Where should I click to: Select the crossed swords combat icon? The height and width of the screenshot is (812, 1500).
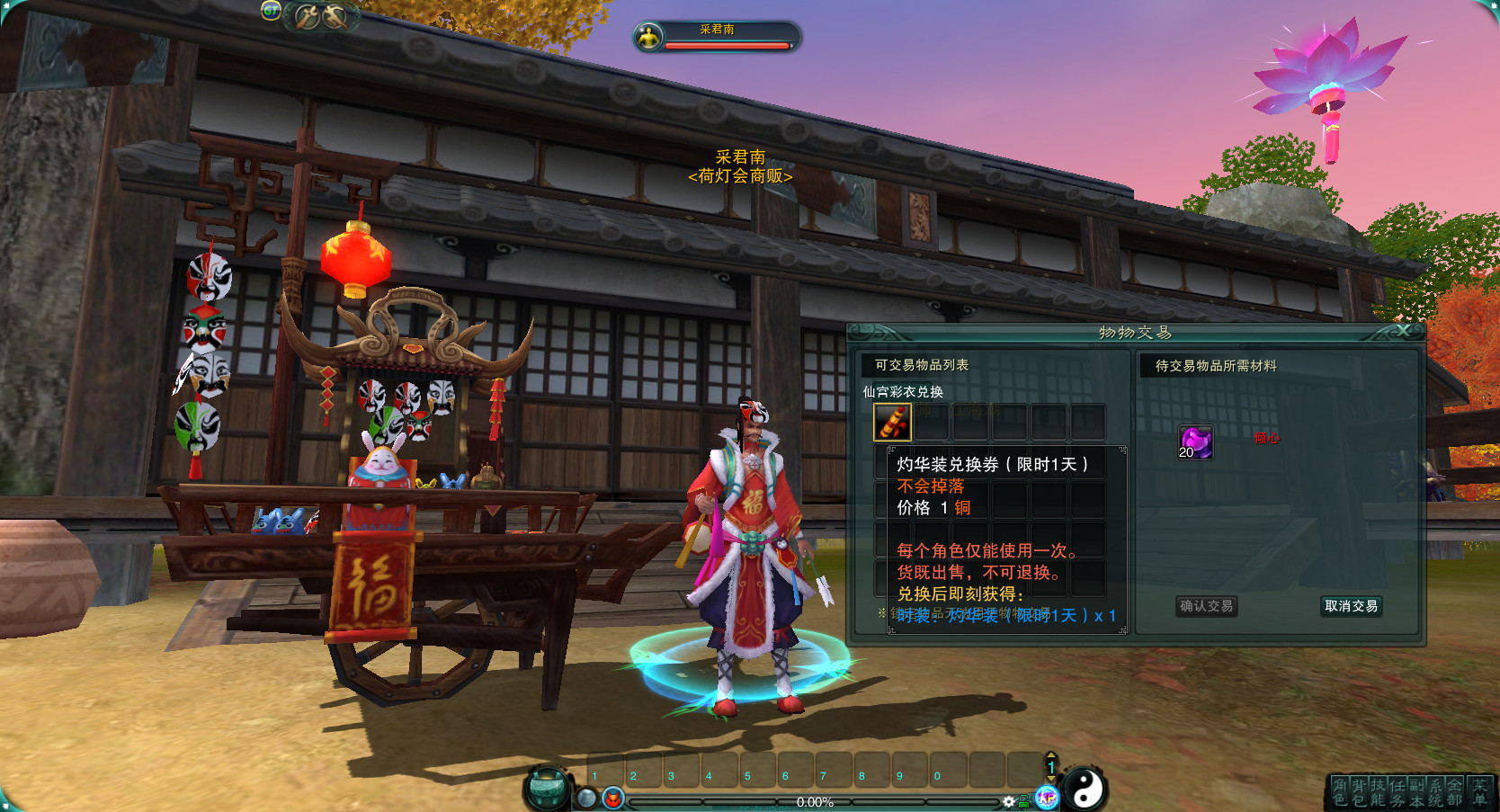(322, 16)
